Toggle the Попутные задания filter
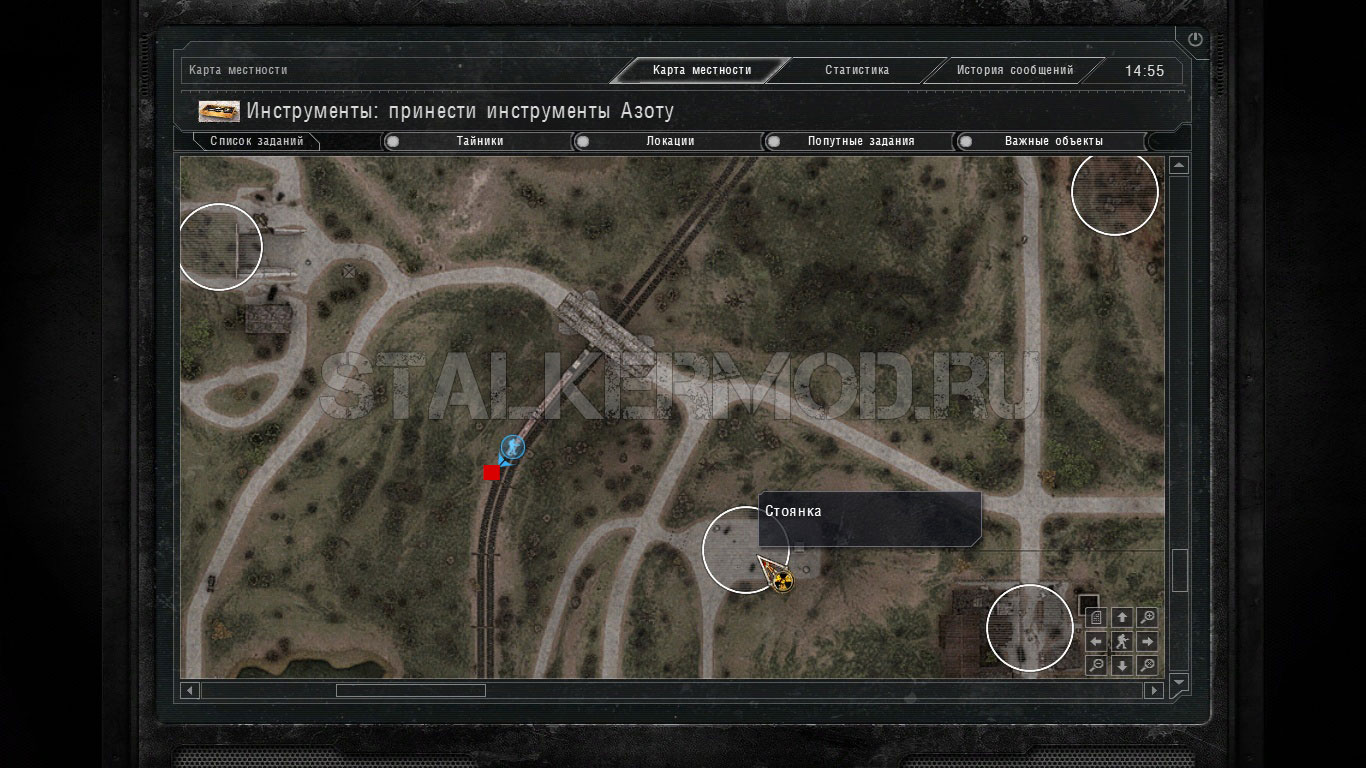The image size is (1366, 768). pyautogui.click(x=860, y=141)
